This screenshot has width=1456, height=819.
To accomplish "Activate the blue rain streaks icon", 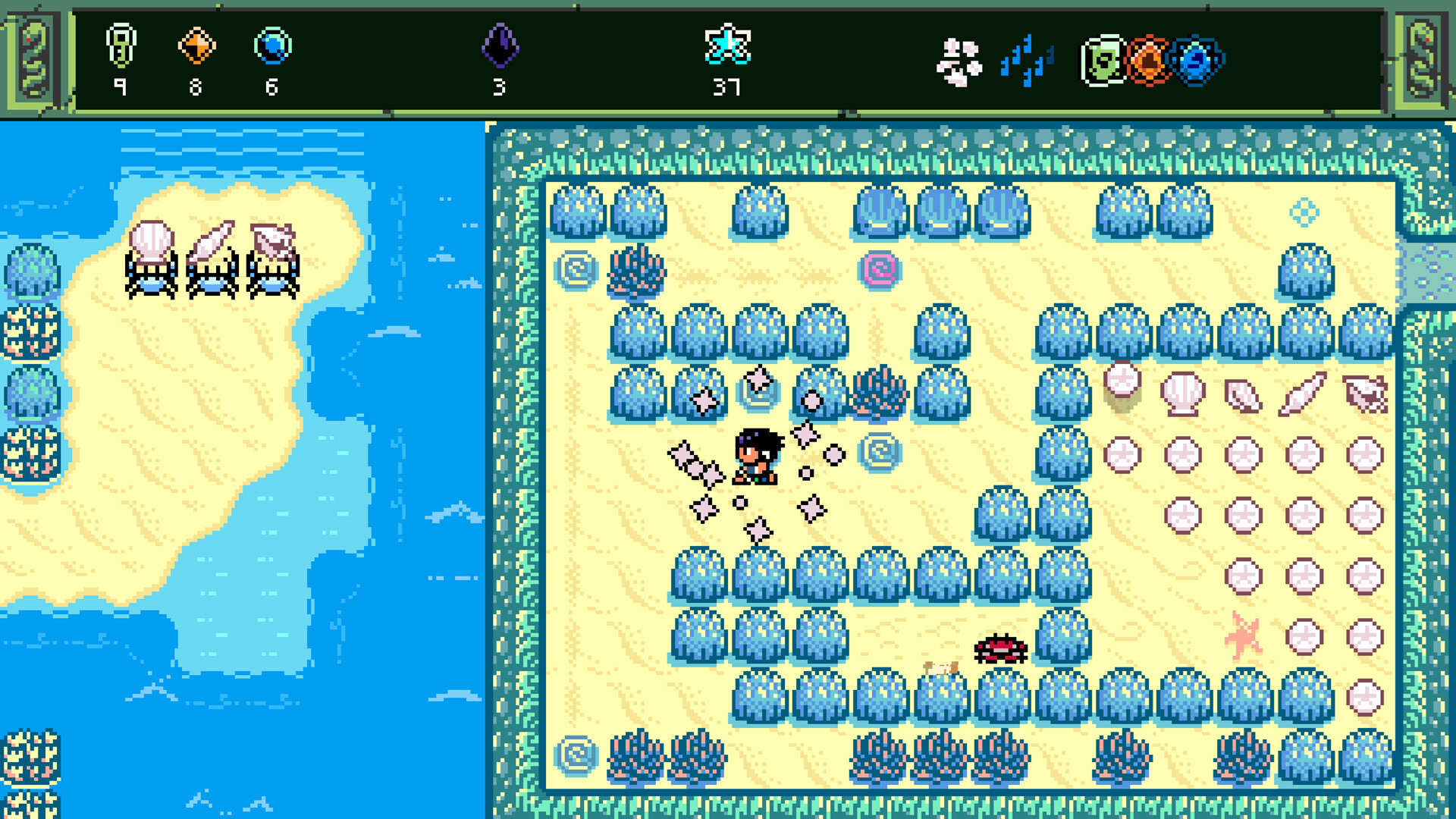I will (1026, 61).
